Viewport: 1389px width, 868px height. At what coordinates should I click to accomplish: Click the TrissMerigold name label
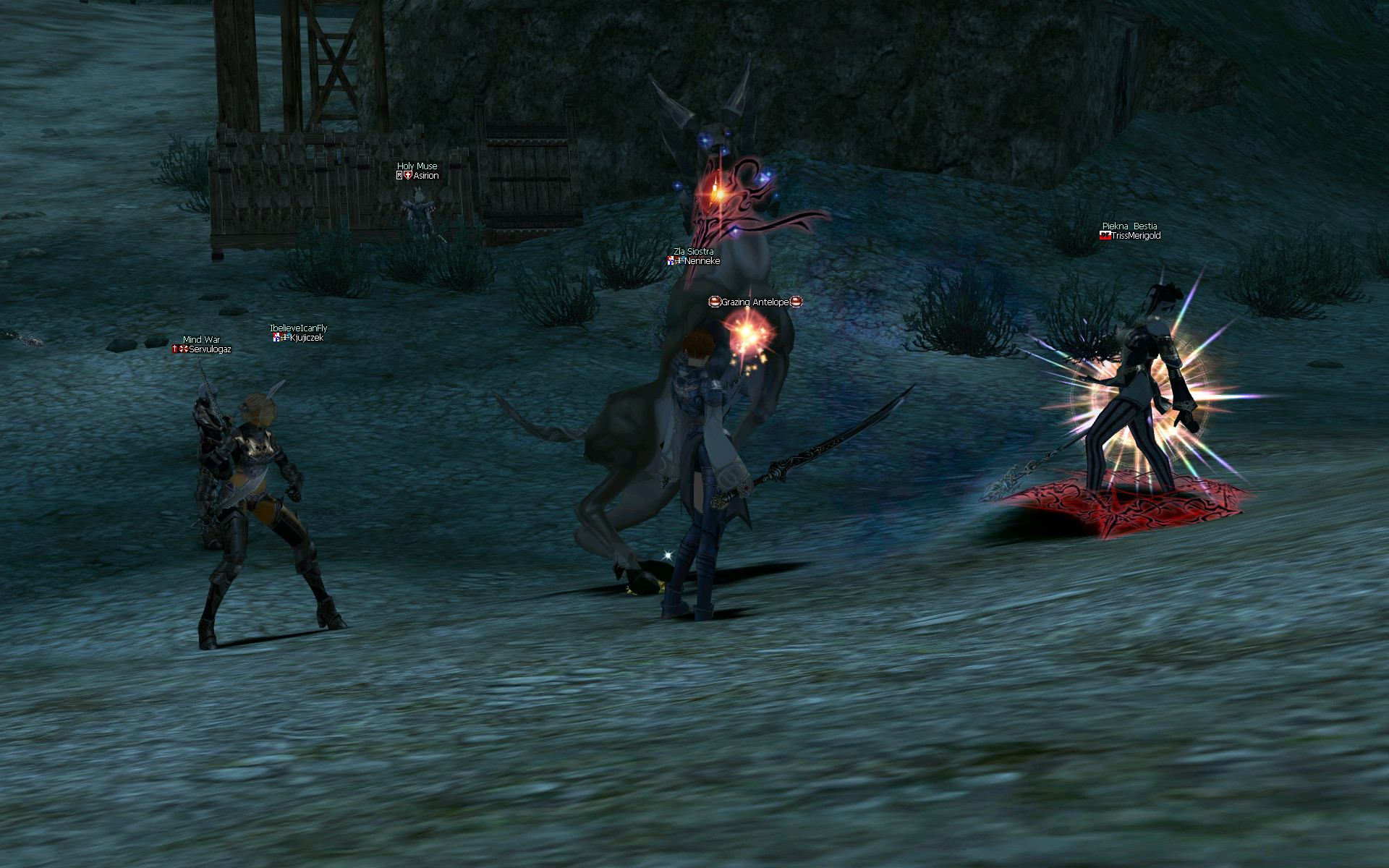1136,236
